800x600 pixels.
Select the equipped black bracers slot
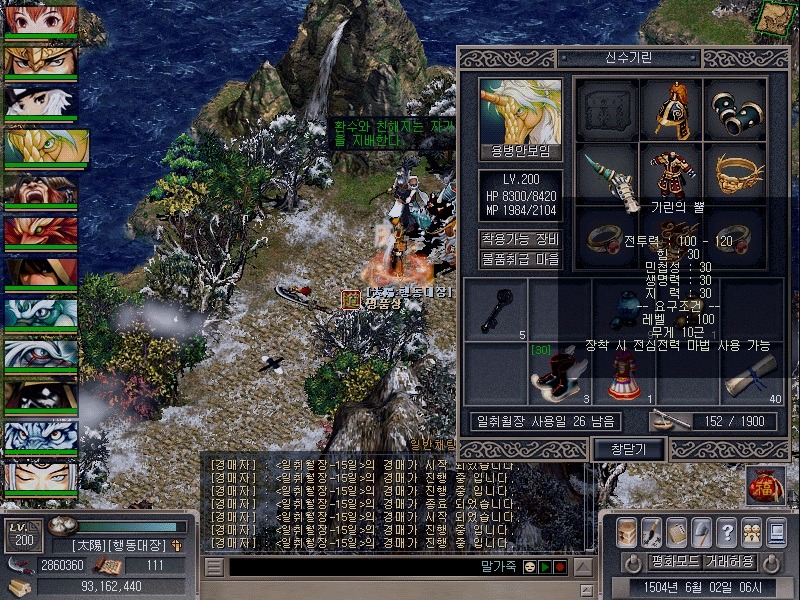click(738, 109)
